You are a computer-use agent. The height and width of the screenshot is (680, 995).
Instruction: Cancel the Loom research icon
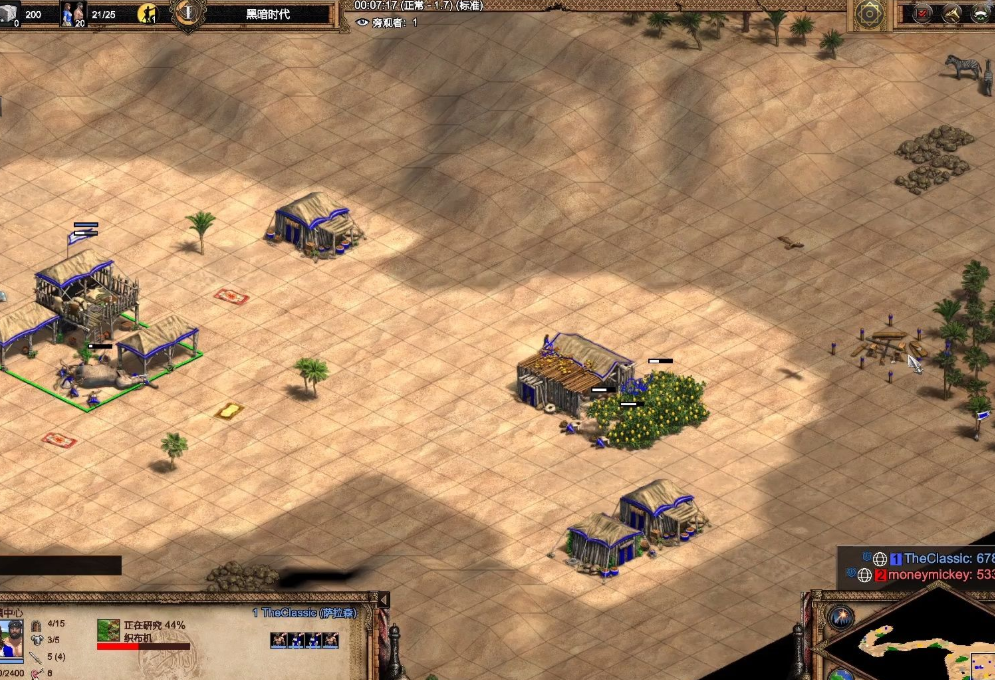[x=108, y=630]
